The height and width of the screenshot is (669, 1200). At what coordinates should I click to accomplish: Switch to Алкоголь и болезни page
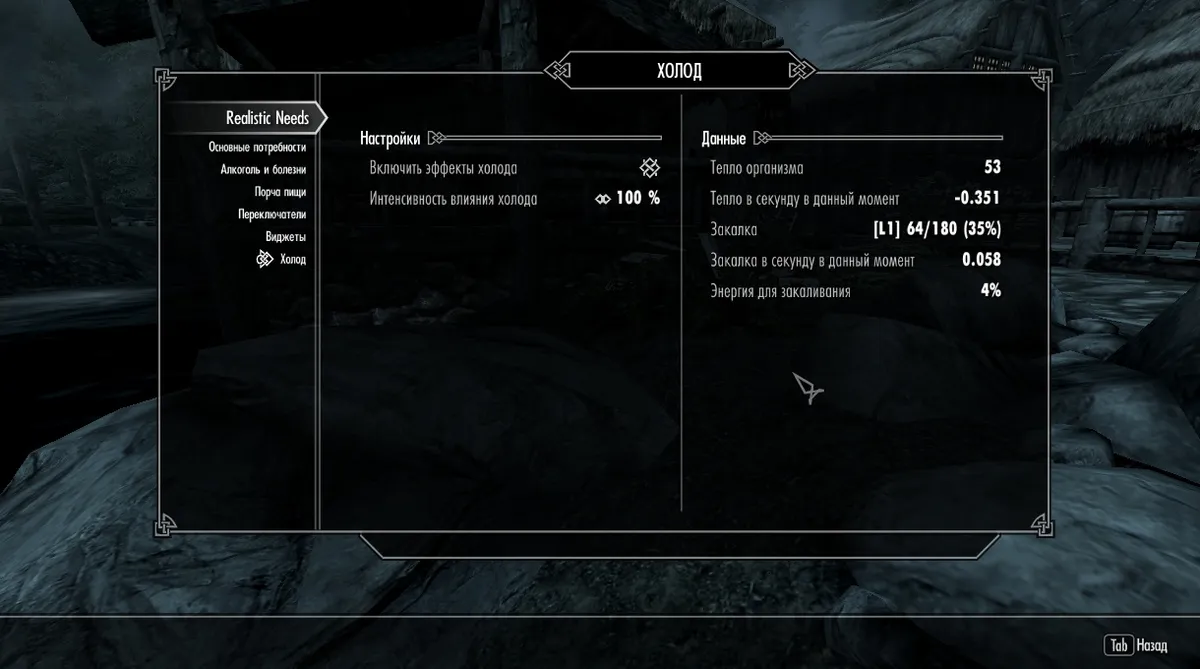tap(263, 170)
